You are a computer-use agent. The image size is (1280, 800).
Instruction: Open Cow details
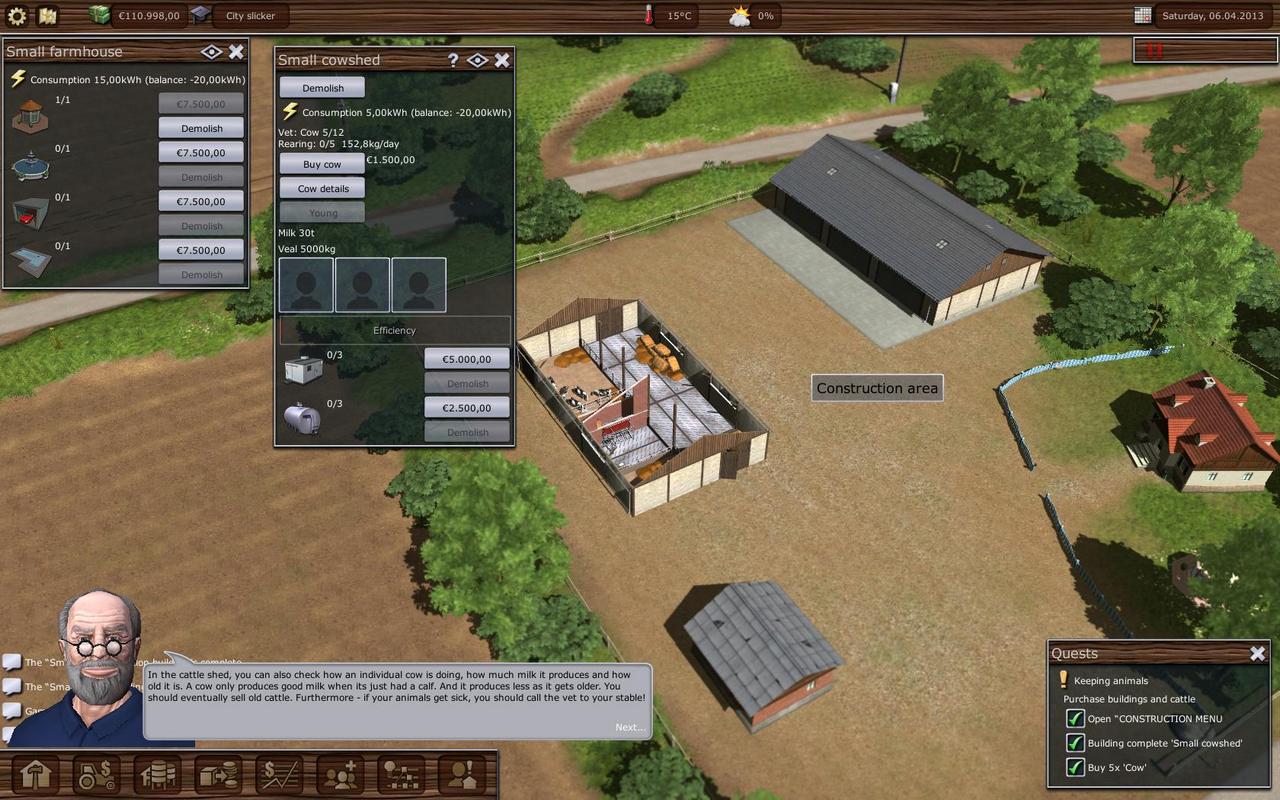click(x=322, y=188)
